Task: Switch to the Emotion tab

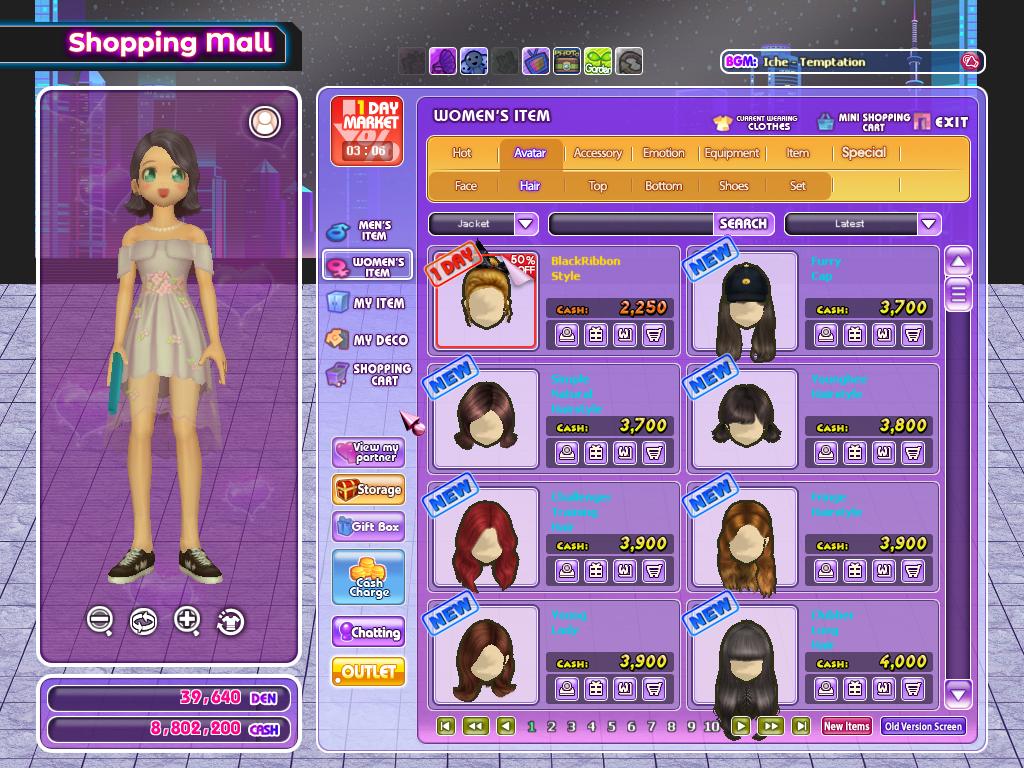Action: tap(663, 153)
